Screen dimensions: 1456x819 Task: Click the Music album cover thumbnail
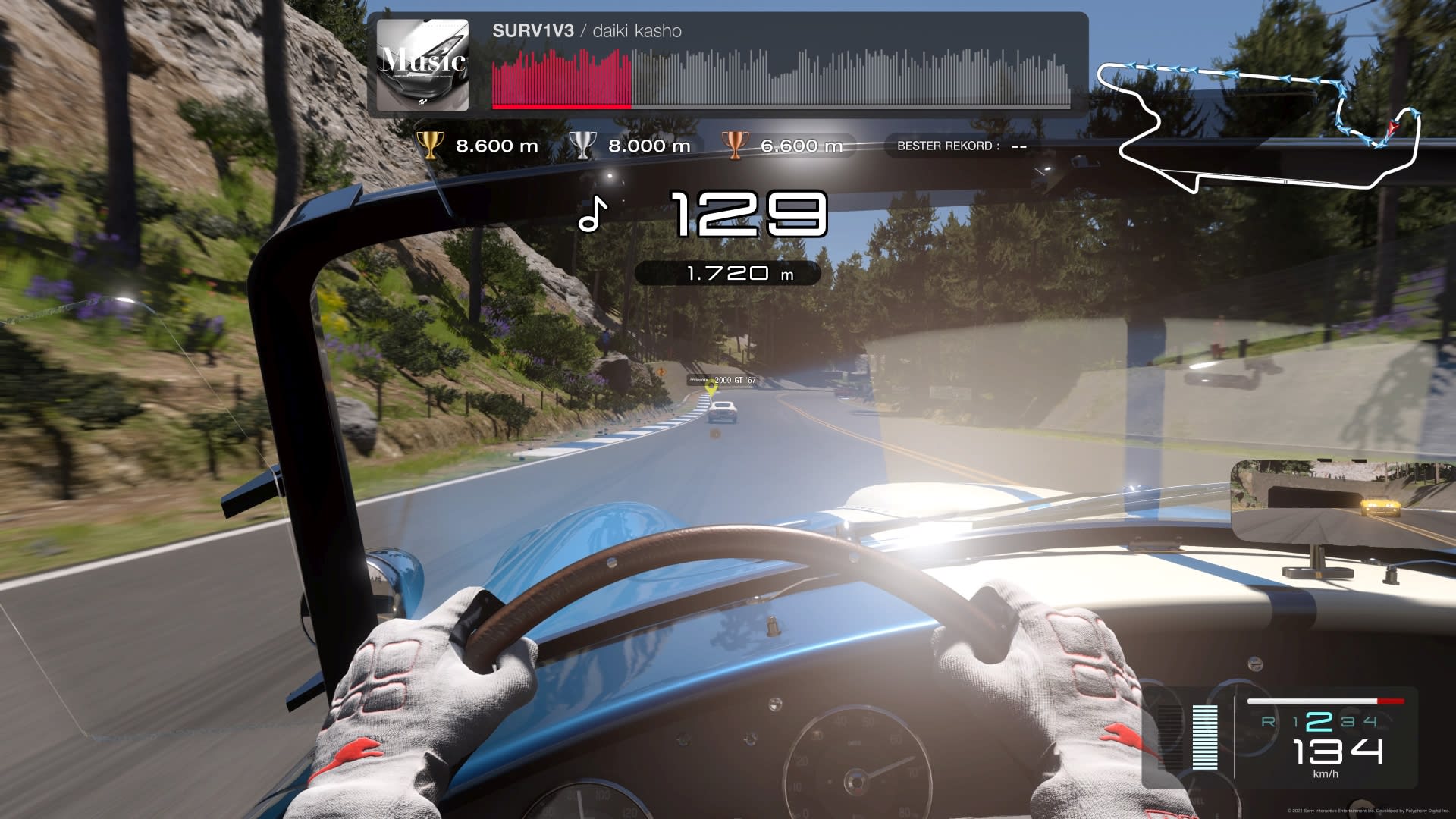pos(422,64)
